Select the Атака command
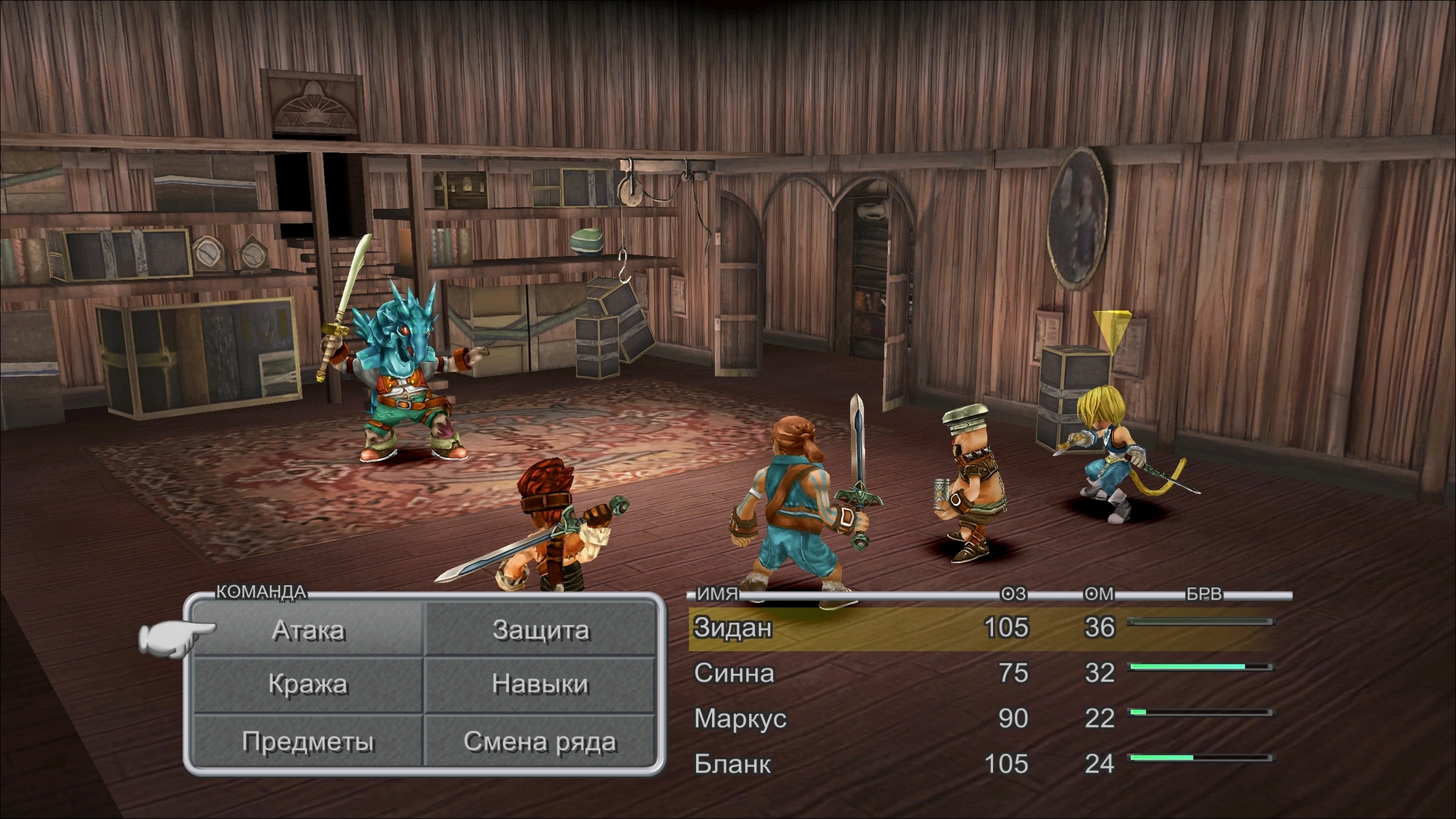Image resolution: width=1456 pixels, height=819 pixels. (309, 630)
